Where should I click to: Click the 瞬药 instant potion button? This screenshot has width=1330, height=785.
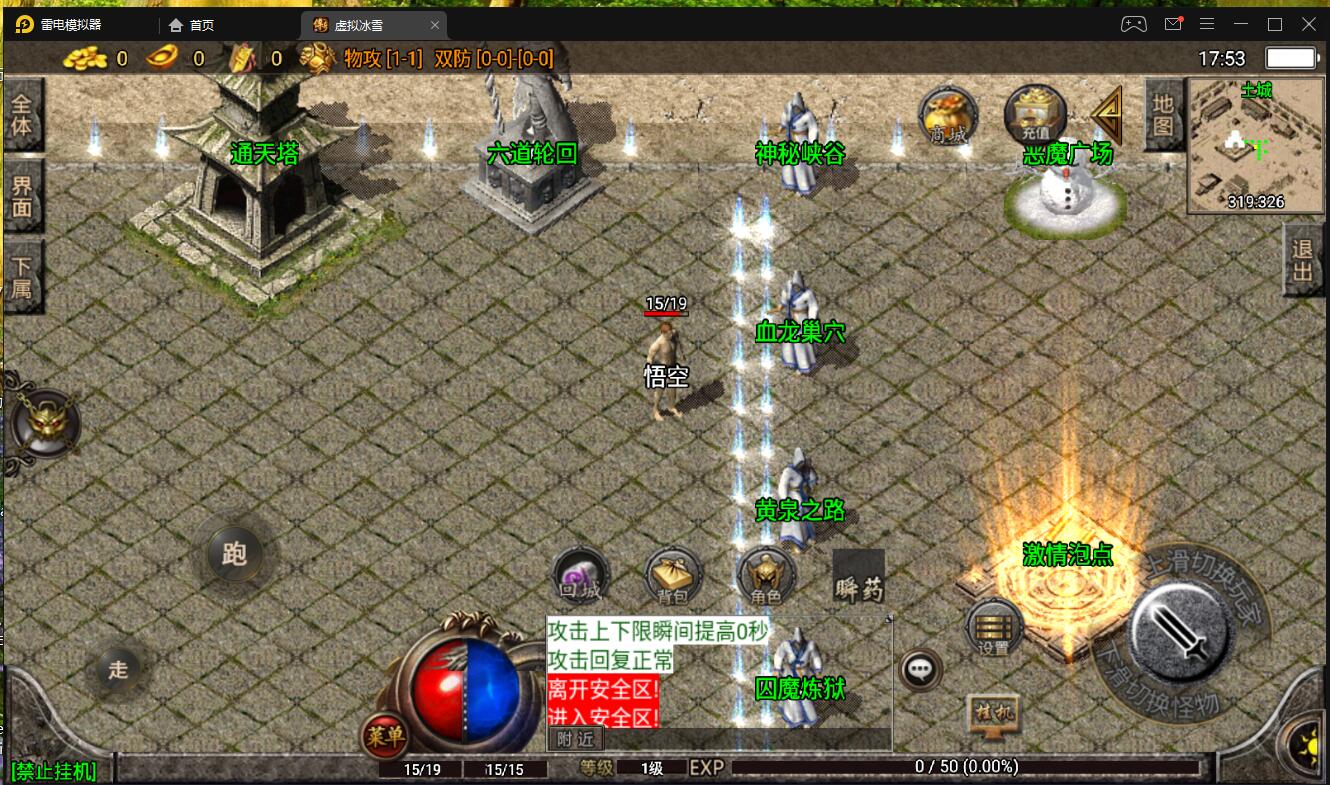point(859,578)
